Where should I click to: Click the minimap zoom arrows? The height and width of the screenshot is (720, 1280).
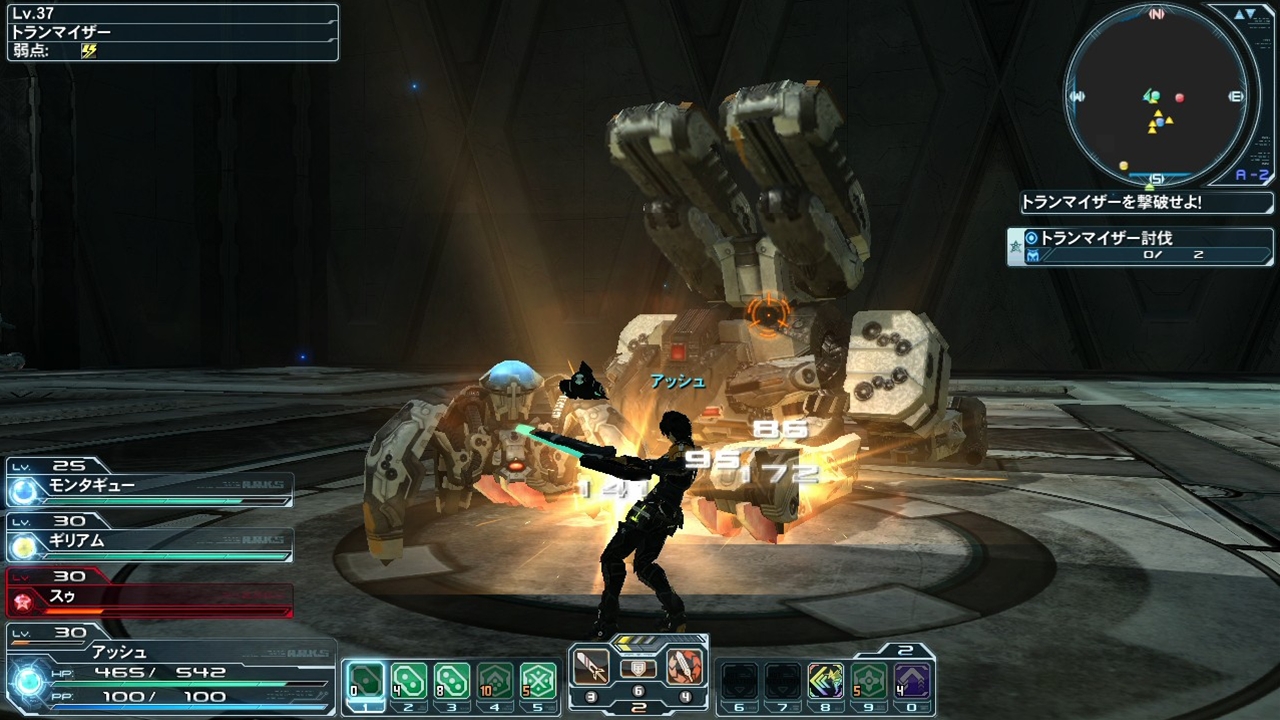[x=1245, y=15]
